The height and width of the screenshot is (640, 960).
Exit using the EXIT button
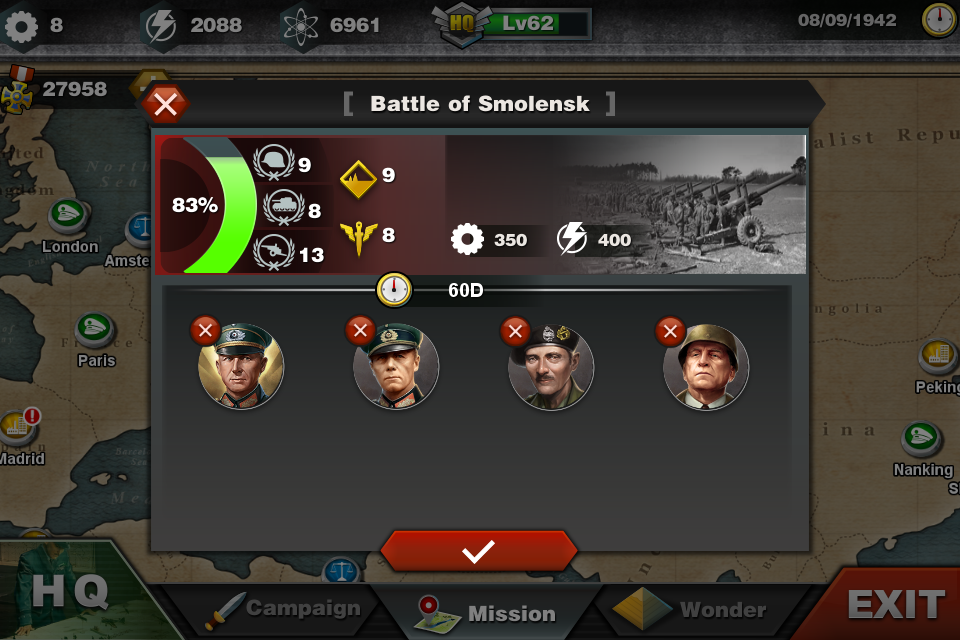[x=895, y=604]
